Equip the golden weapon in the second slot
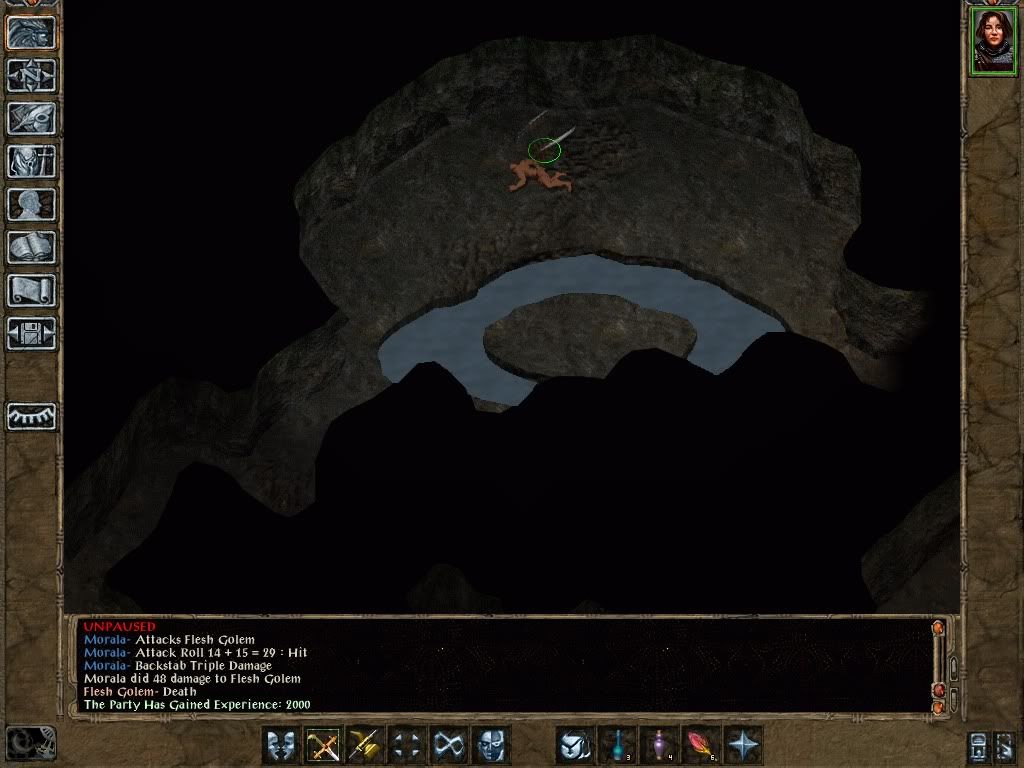1024x768 pixels. click(x=365, y=745)
